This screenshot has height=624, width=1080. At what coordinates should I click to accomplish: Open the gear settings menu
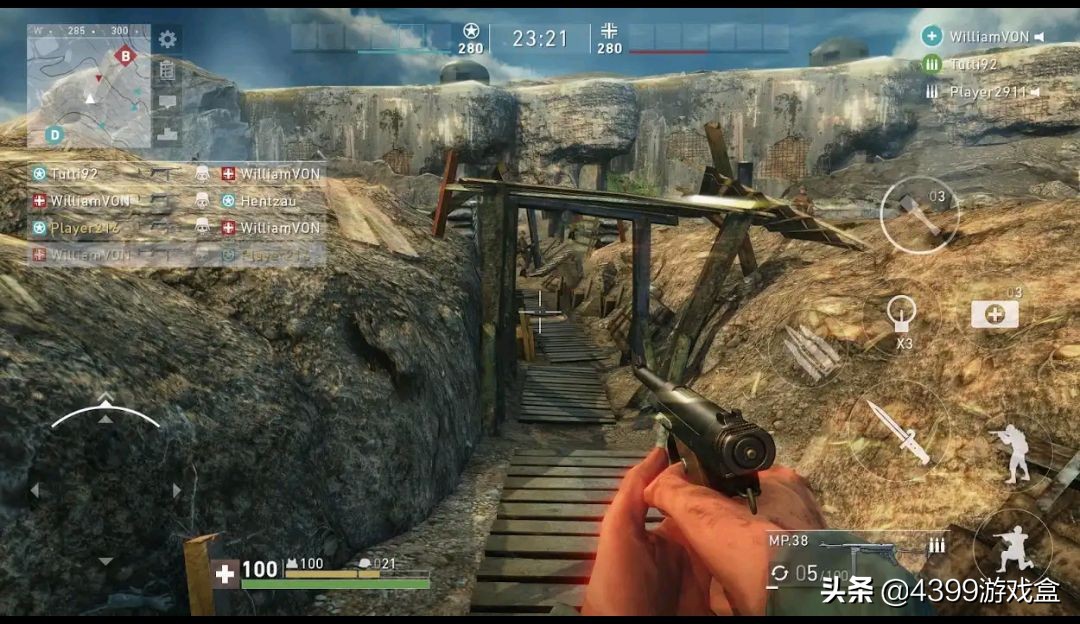point(167,39)
